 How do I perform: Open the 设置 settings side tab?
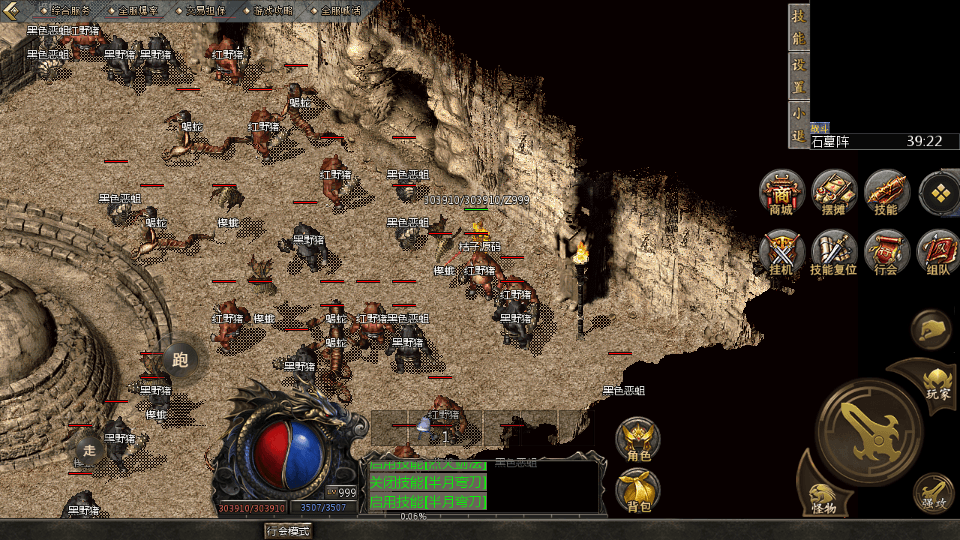pyautogui.click(x=798, y=73)
